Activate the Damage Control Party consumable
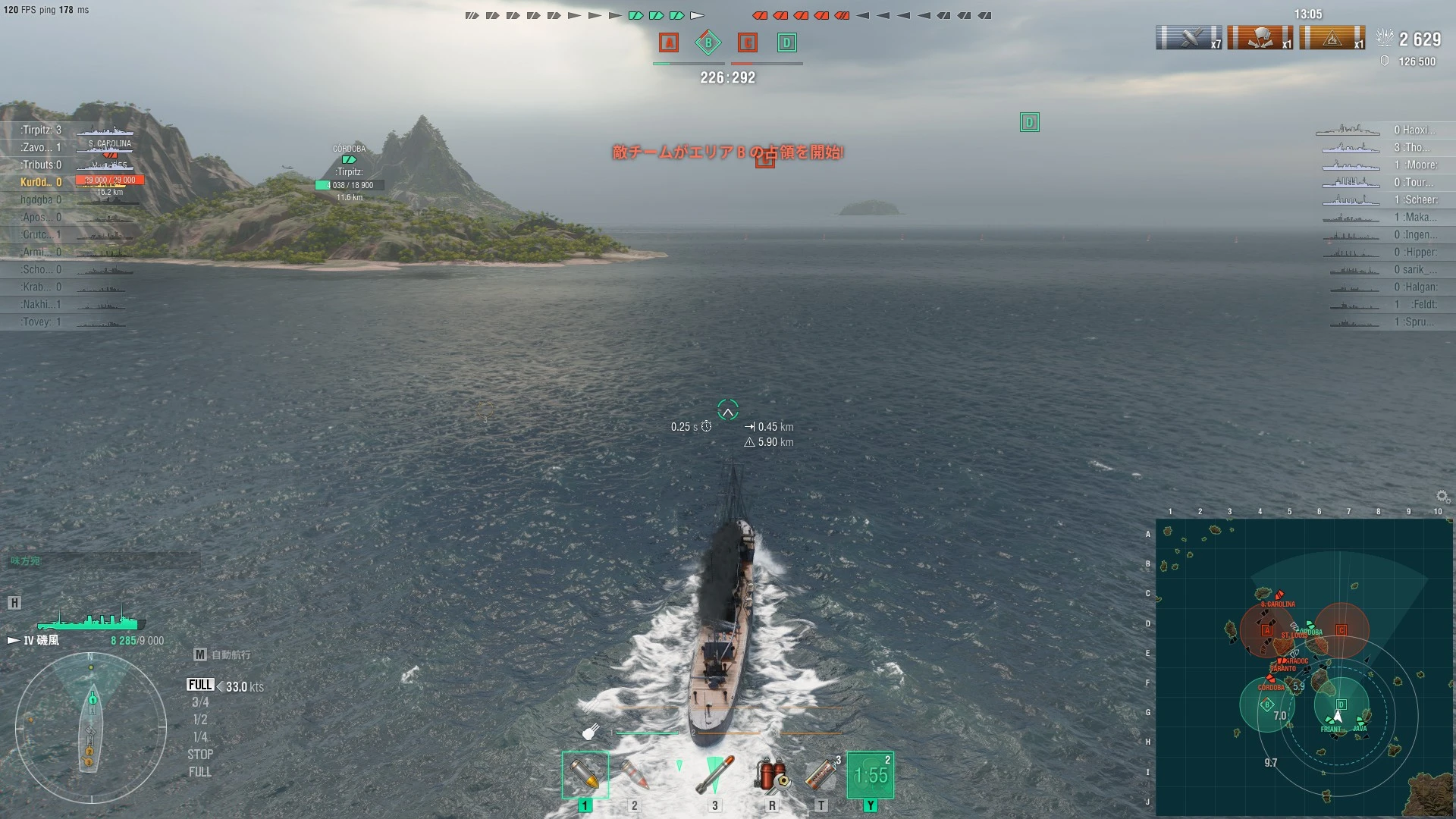Image resolution: width=1456 pixels, height=819 pixels. [x=772, y=775]
